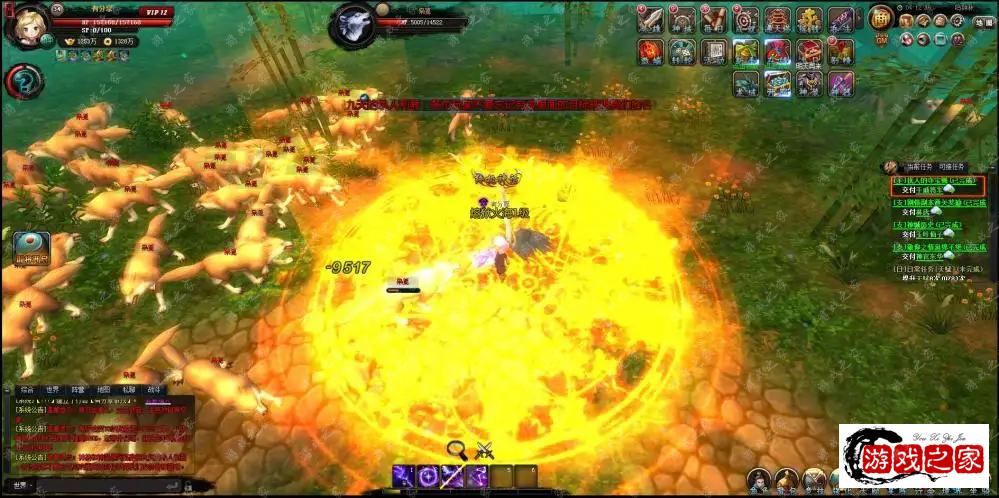The width and height of the screenshot is (999, 498).
Task: Switch chat to the 世界 tab
Action: (52, 389)
